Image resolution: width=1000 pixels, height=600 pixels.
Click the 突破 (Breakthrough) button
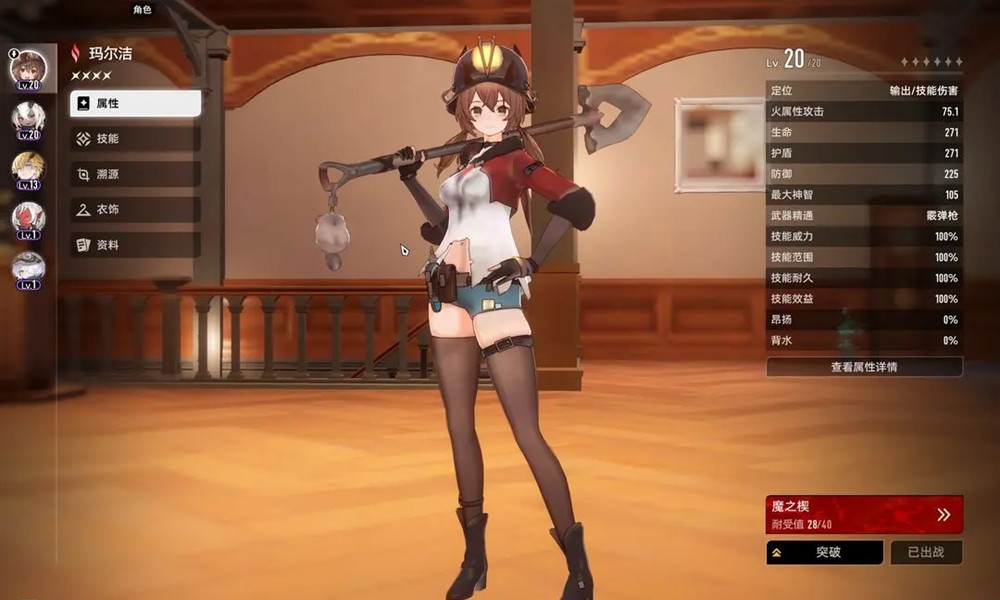tap(824, 552)
